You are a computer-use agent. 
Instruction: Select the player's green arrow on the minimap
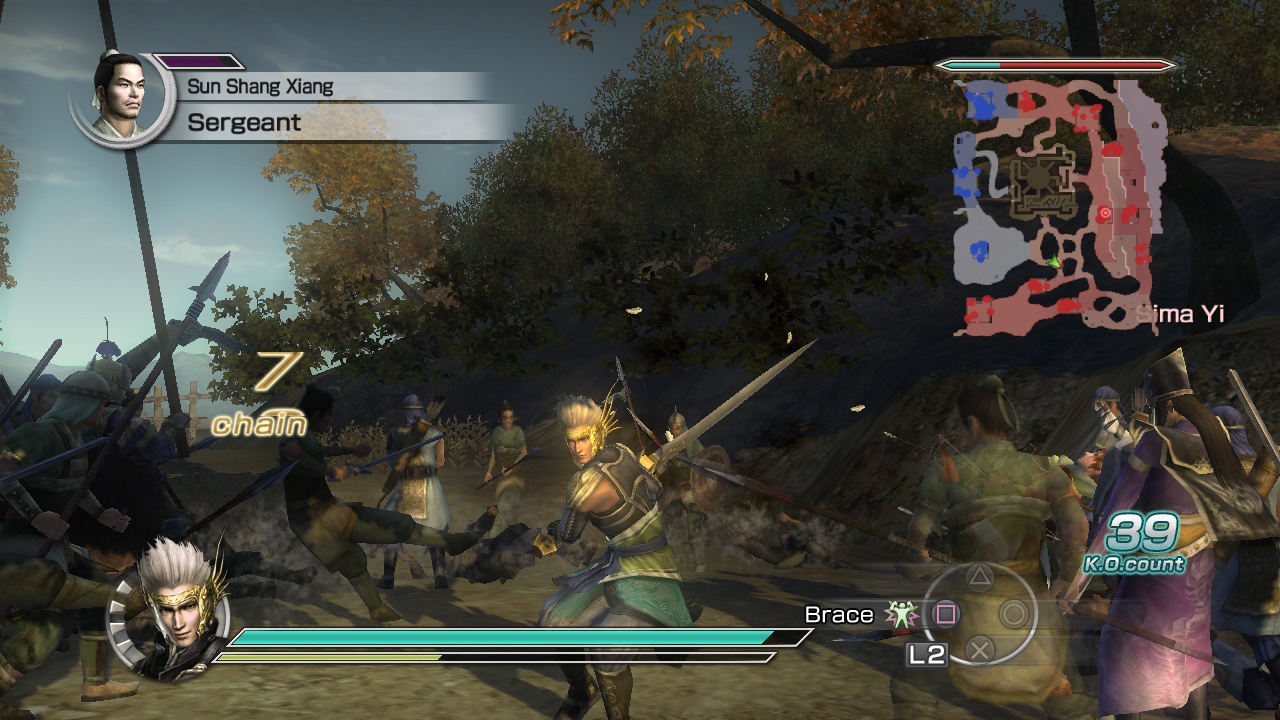tap(1054, 262)
